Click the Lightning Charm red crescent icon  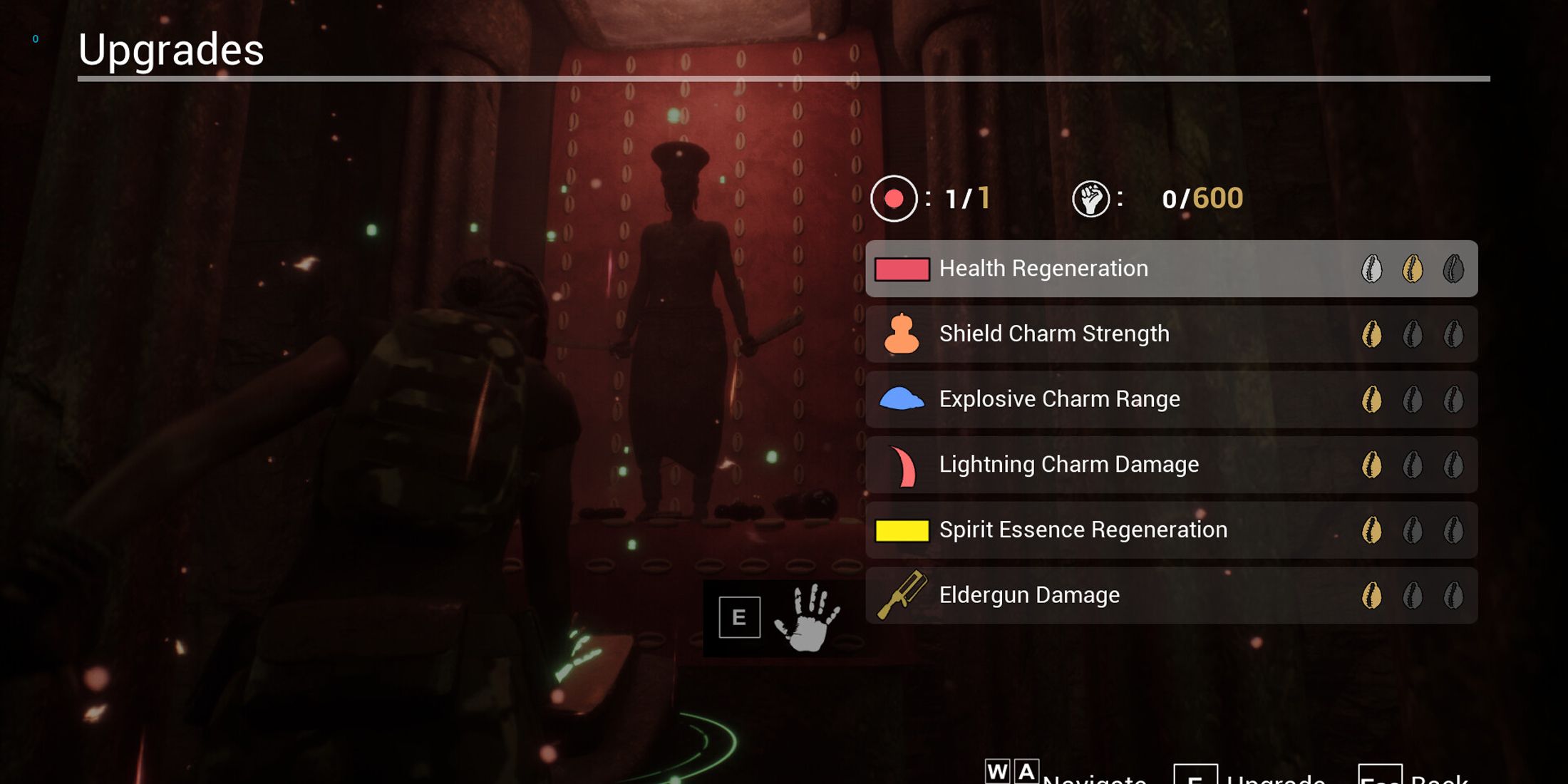[x=901, y=464]
